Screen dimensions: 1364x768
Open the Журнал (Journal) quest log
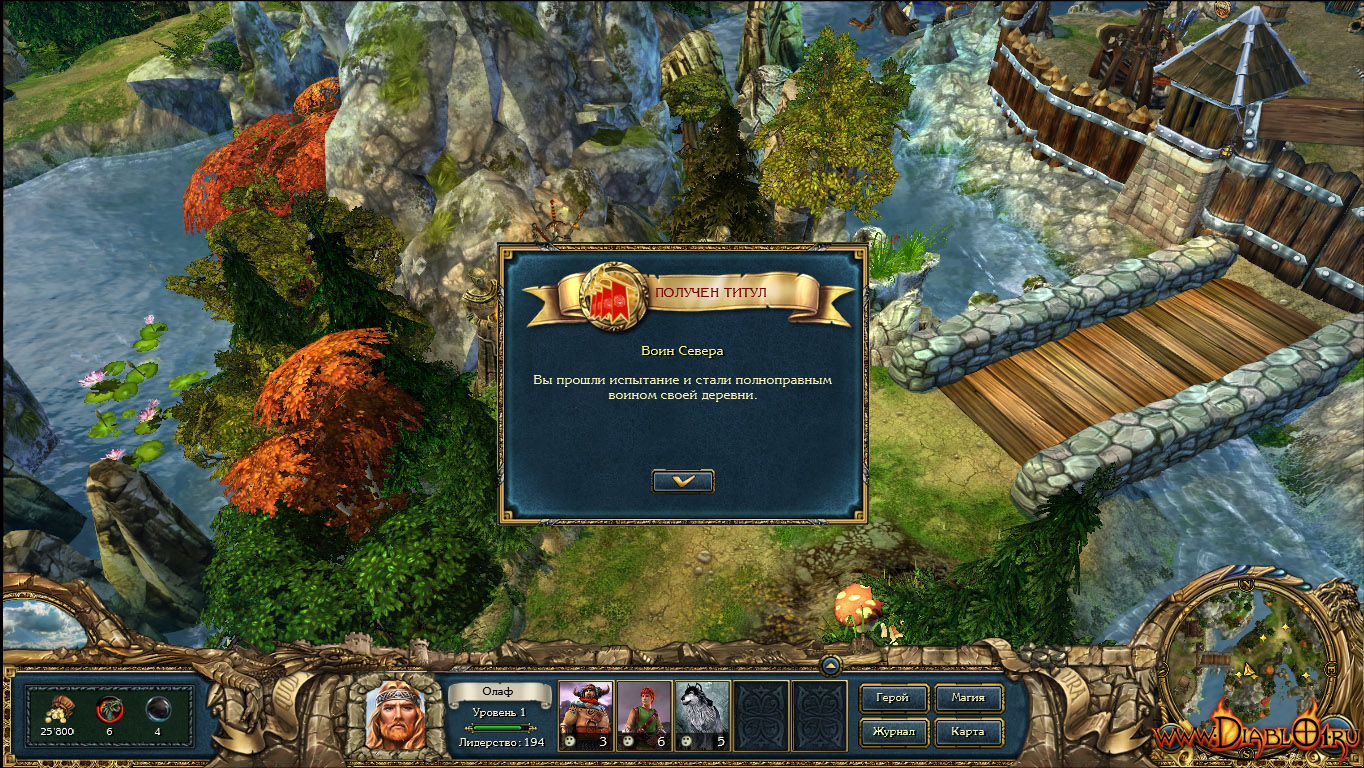[x=893, y=732]
